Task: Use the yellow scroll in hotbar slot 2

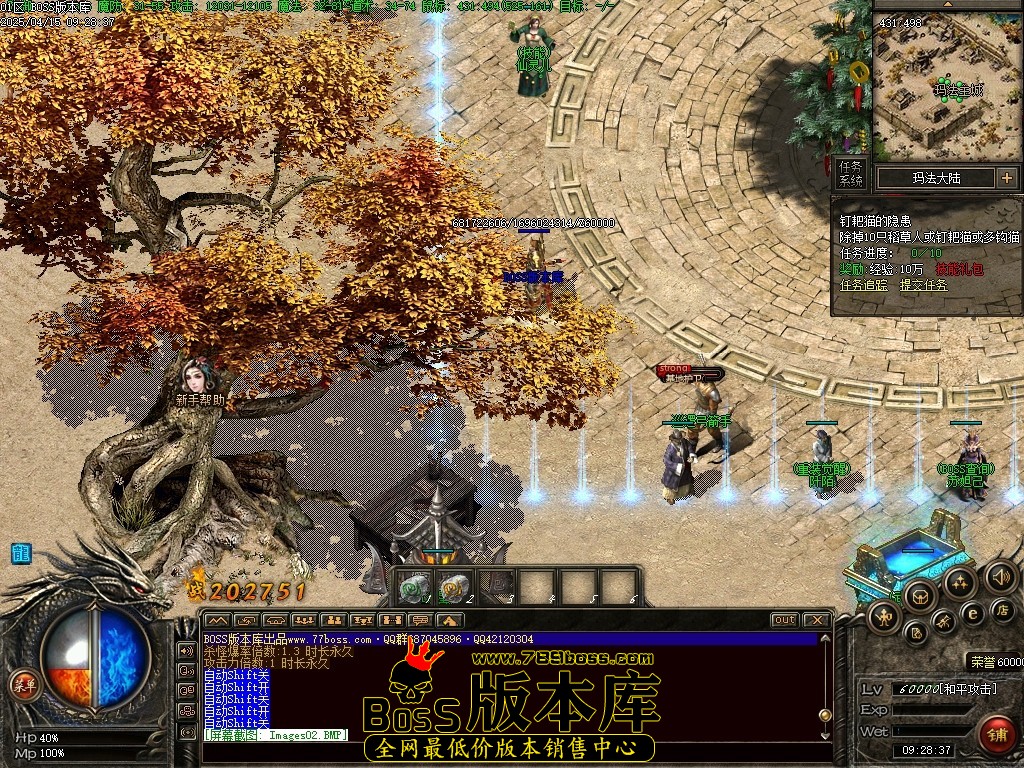Action: pyautogui.click(x=453, y=588)
